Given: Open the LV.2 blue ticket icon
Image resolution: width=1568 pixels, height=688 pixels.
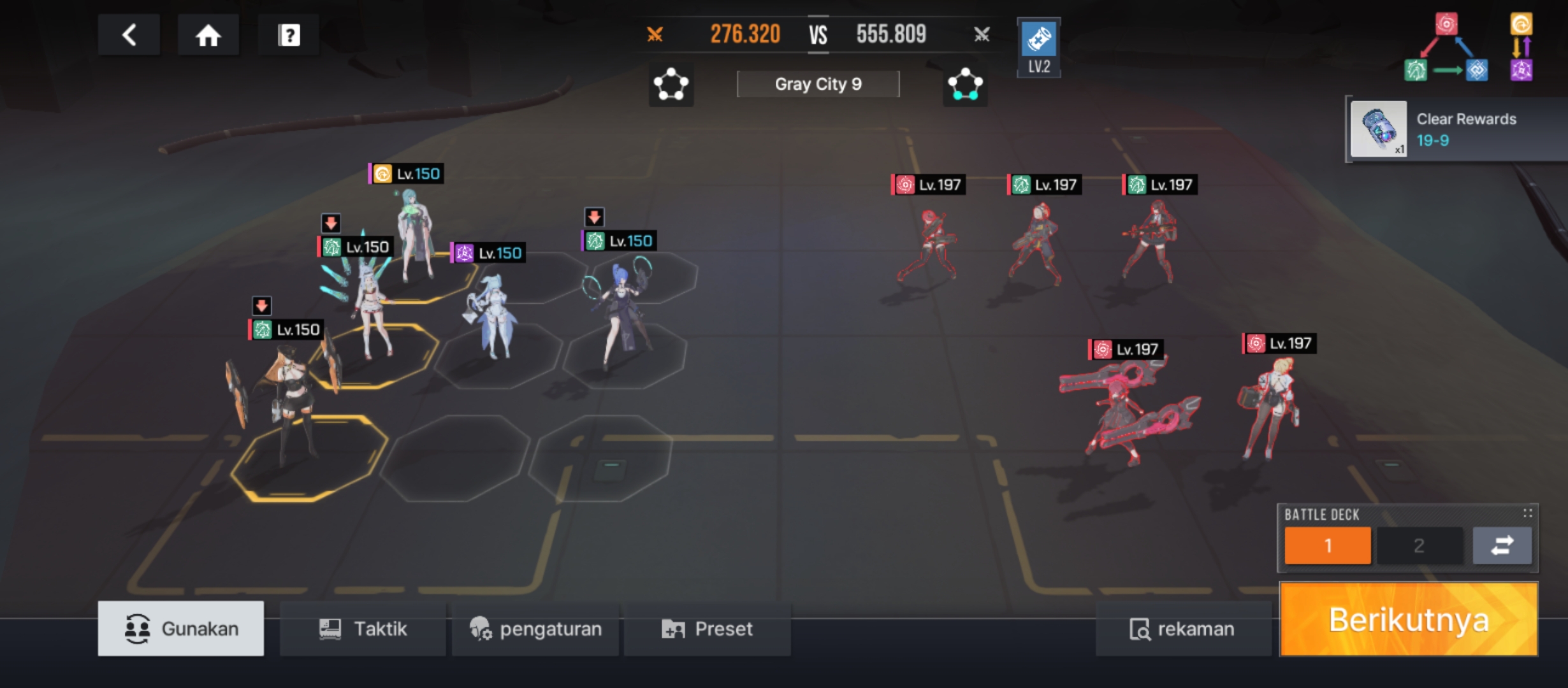Looking at the screenshot, I should pos(1038,47).
